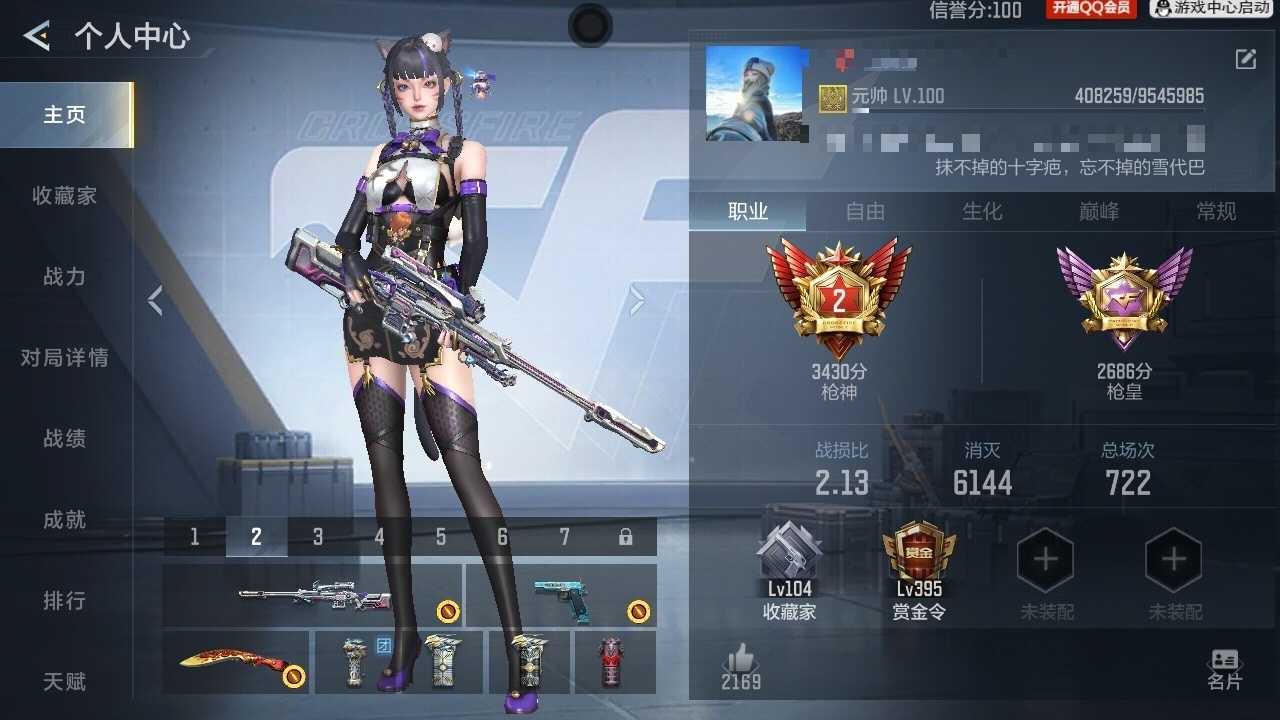This screenshot has width=1280, height=720.
Task: Click the locked eighth loadout slot
Action: pos(625,536)
